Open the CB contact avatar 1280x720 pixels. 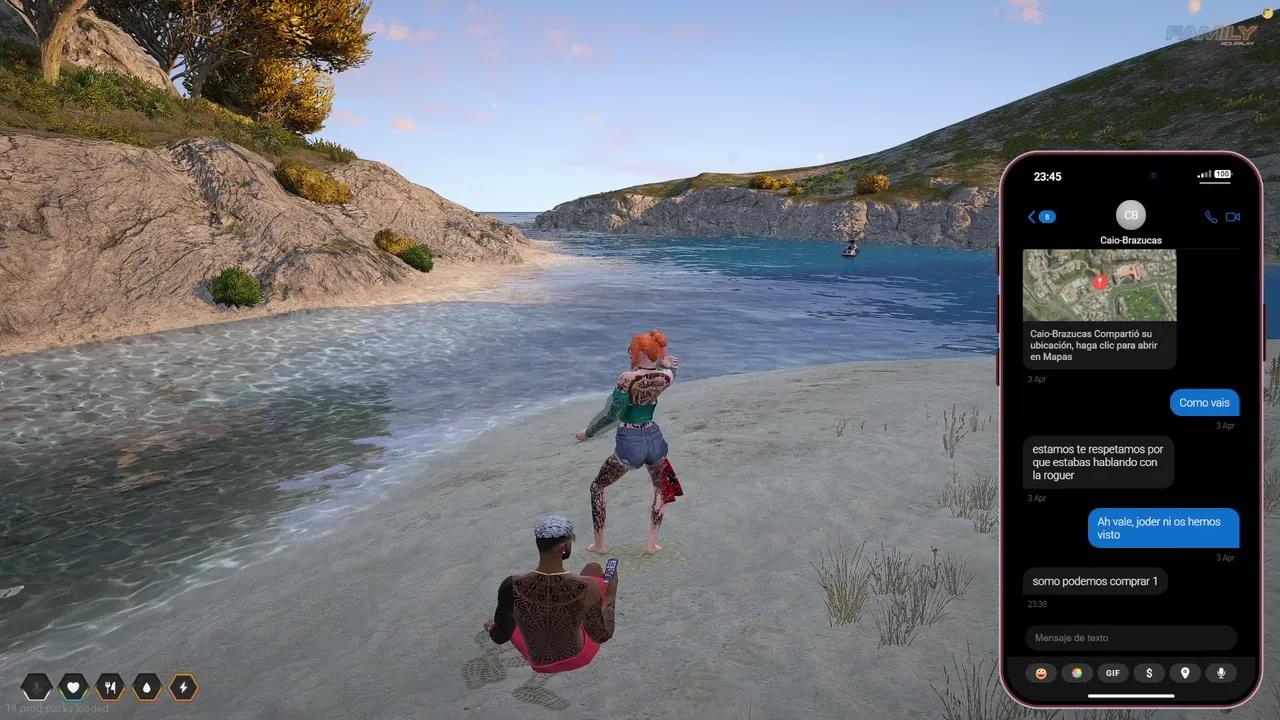[x=1131, y=215]
